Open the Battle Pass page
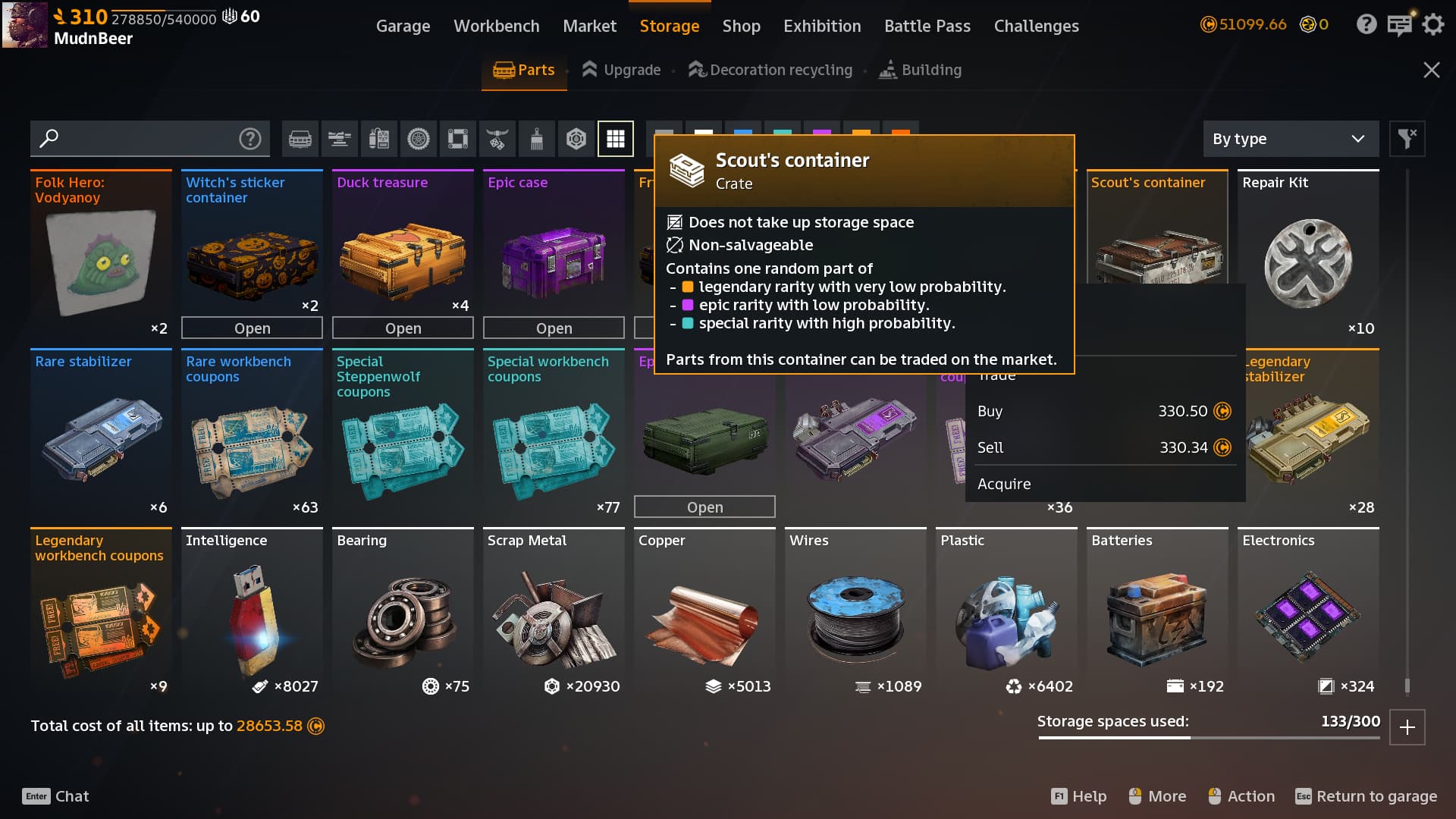 [x=927, y=26]
